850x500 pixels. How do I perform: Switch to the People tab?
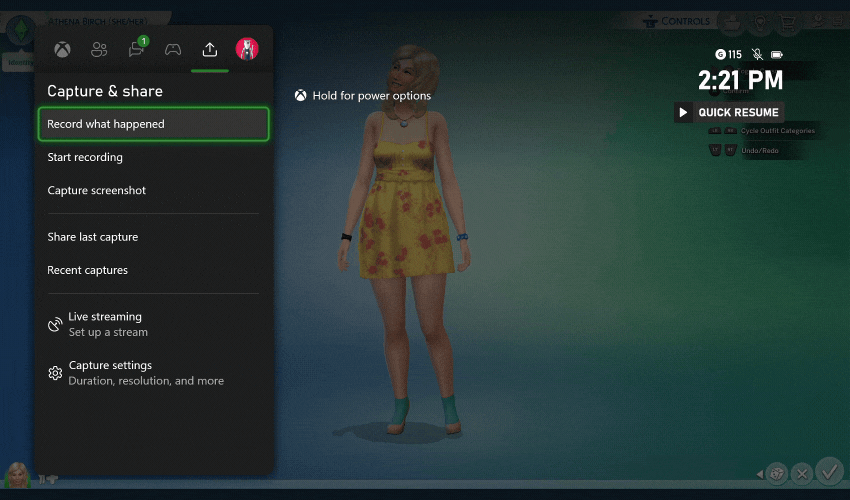pos(99,49)
